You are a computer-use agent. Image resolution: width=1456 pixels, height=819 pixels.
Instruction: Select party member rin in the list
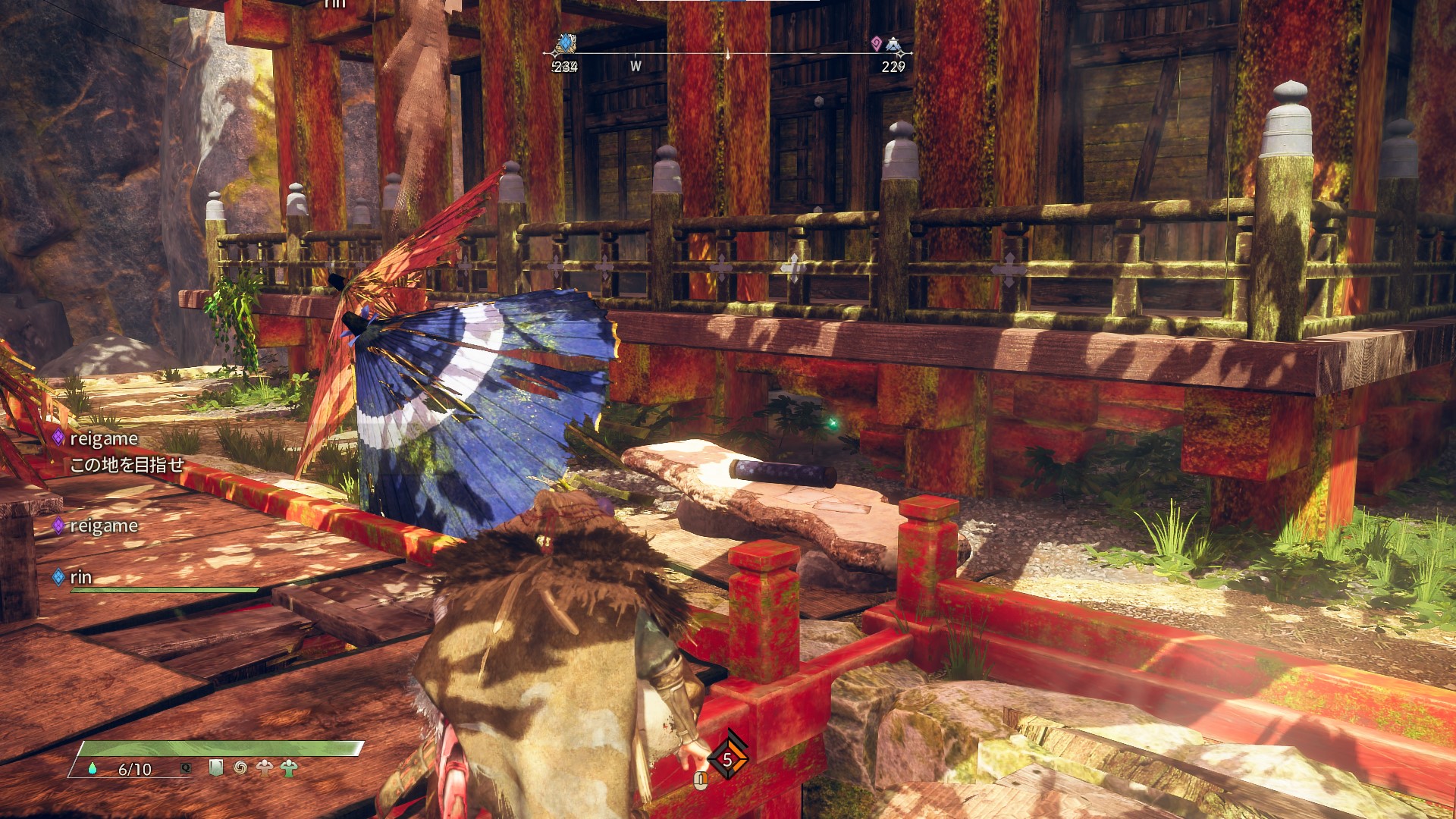80,577
